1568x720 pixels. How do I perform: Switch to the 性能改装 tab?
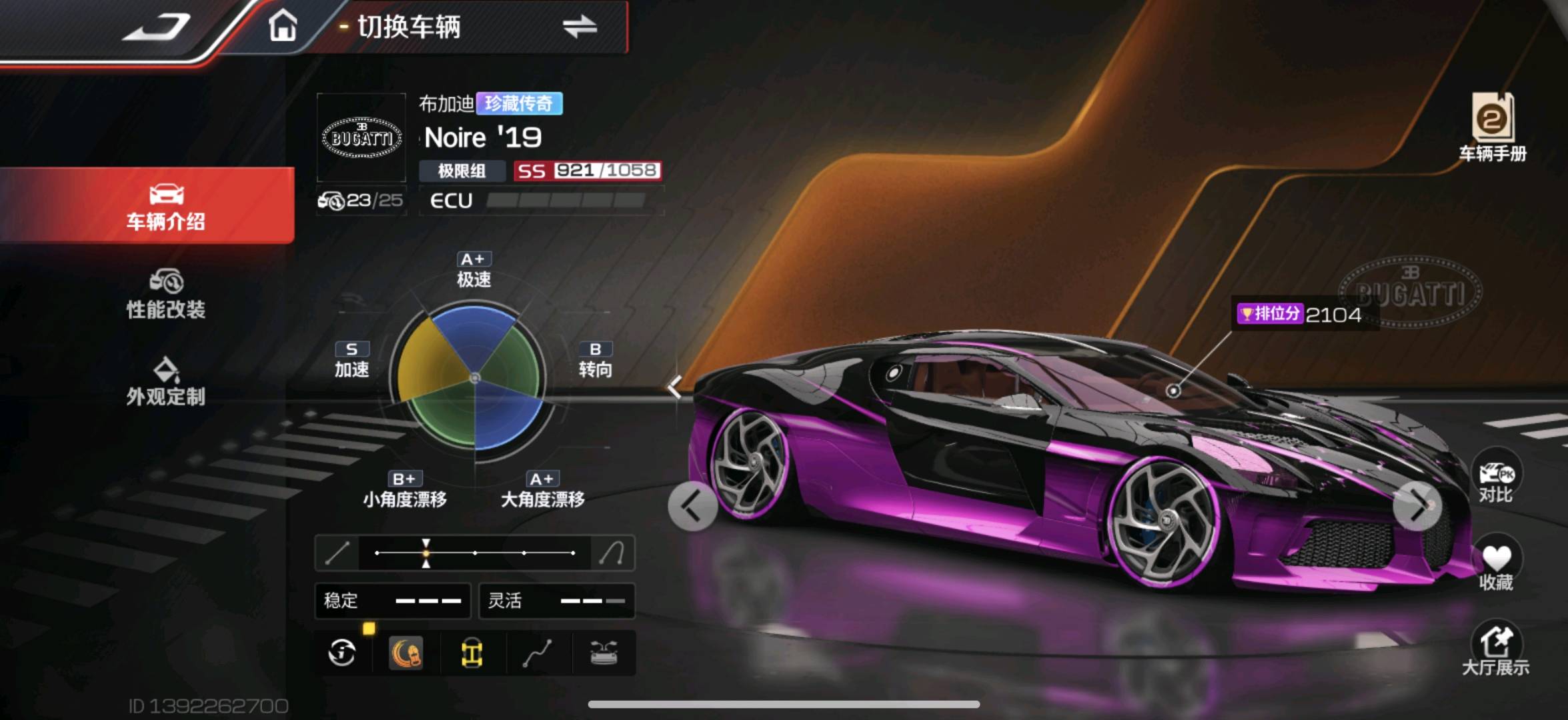(x=165, y=294)
